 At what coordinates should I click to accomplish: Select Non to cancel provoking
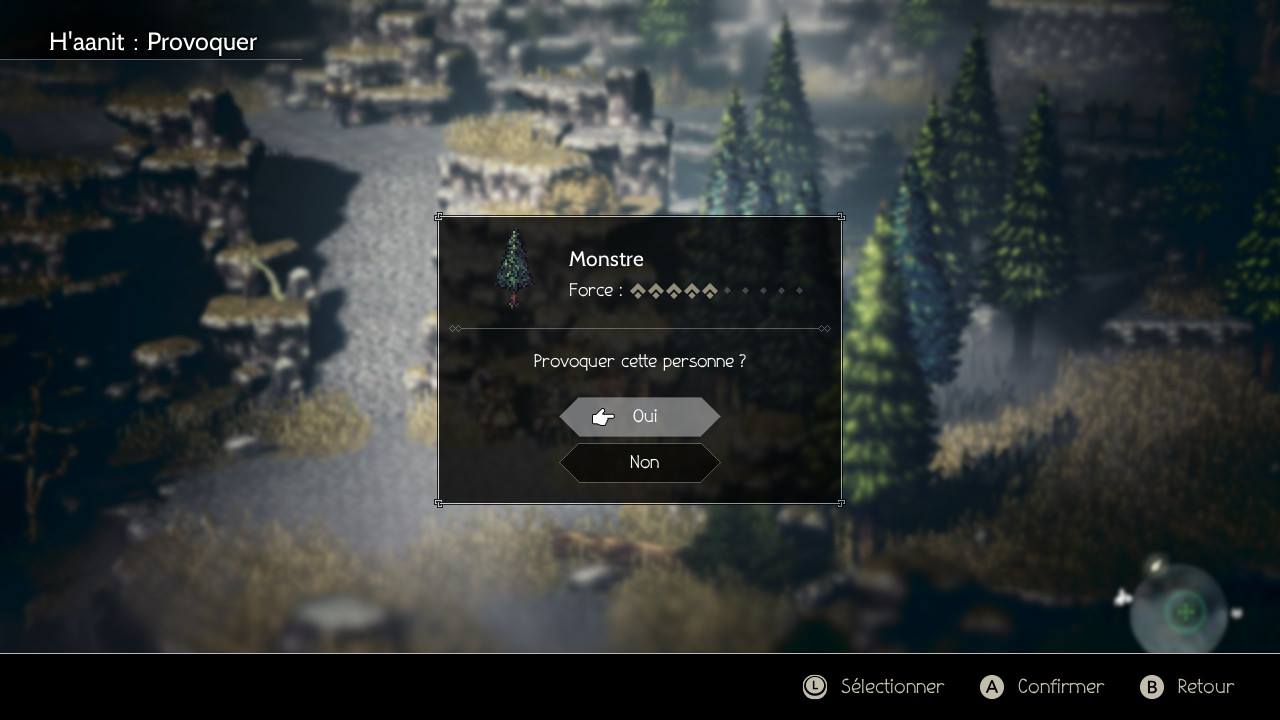tap(640, 462)
